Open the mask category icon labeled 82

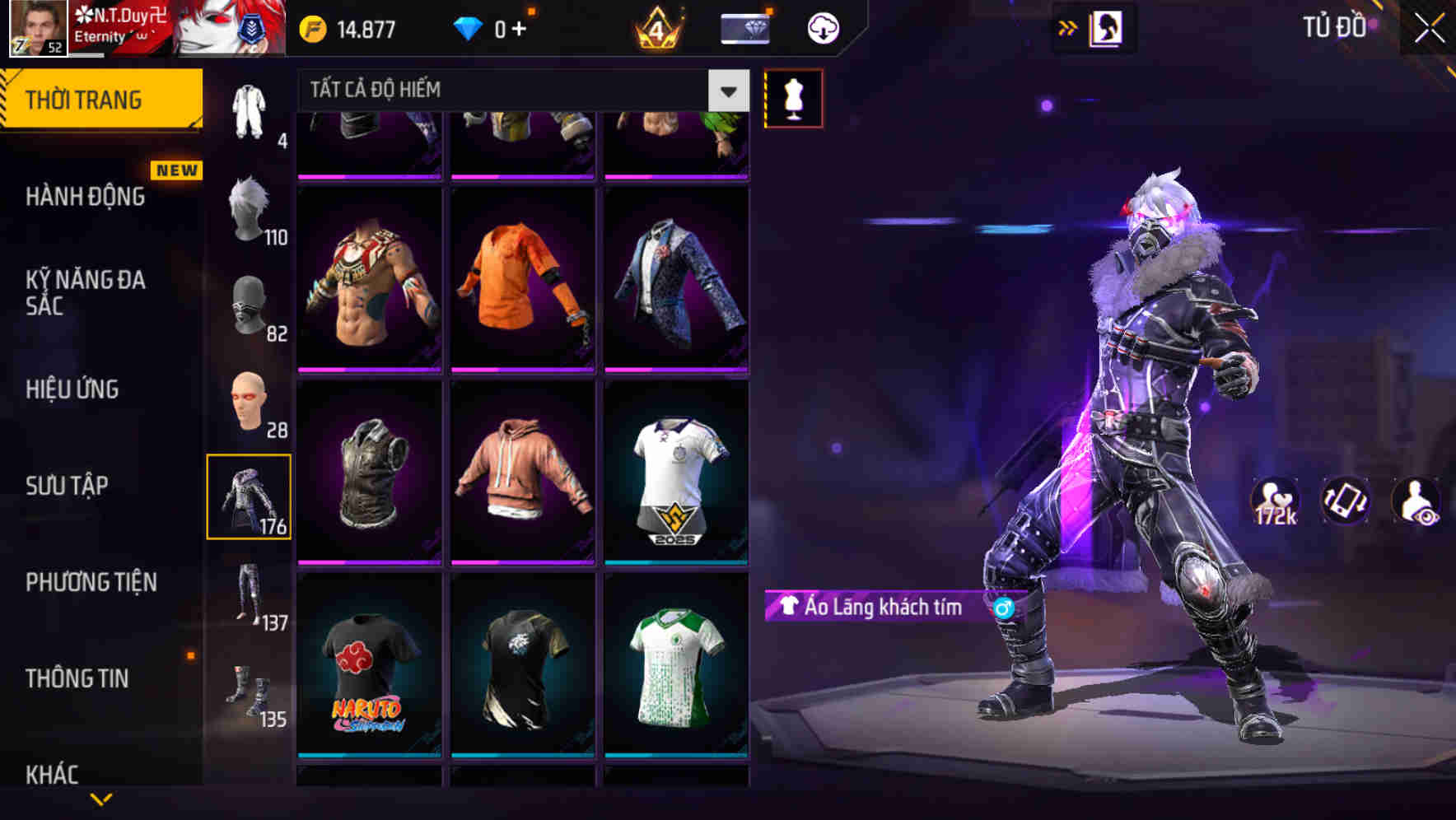pos(250,305)
